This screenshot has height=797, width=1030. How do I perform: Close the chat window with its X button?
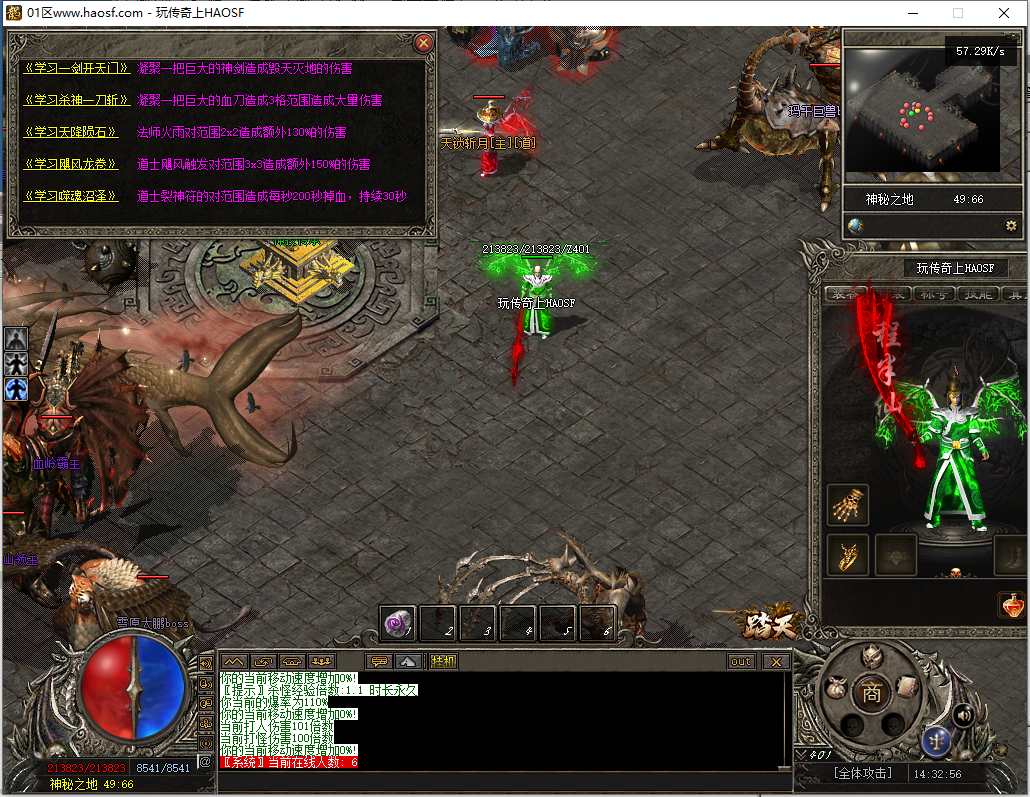coord(776,661)
